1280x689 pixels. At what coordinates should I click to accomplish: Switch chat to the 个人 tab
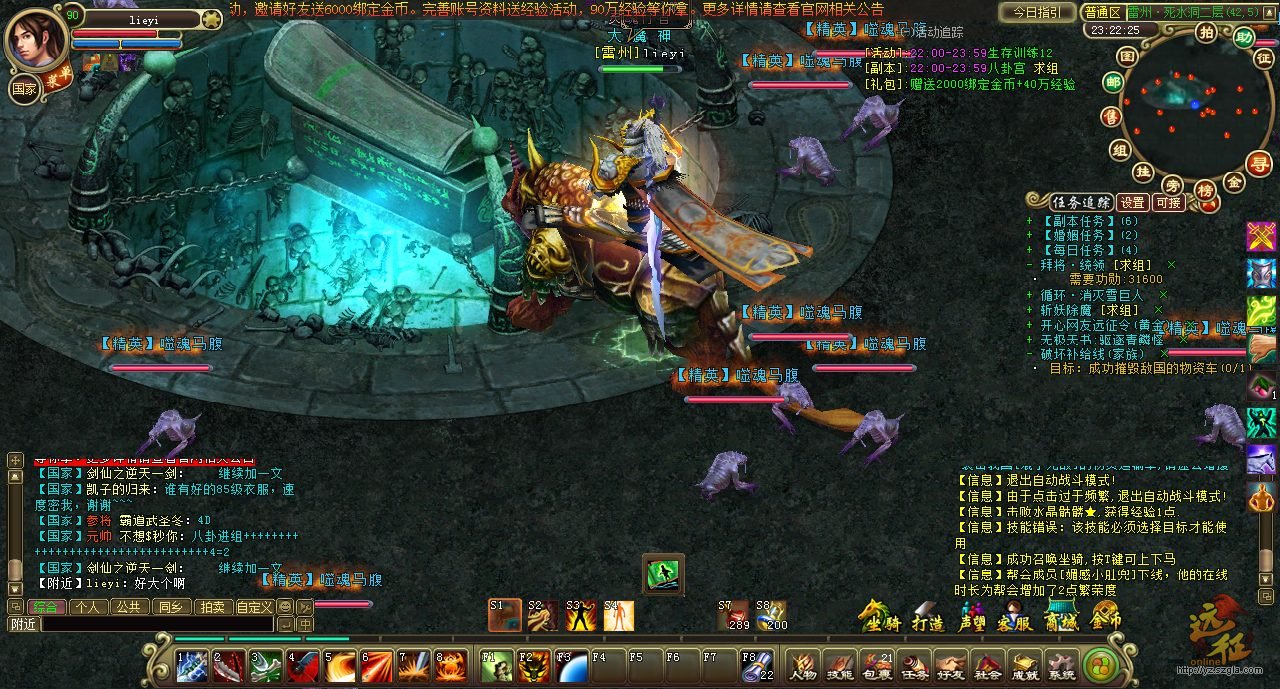[x=87, y=607]
